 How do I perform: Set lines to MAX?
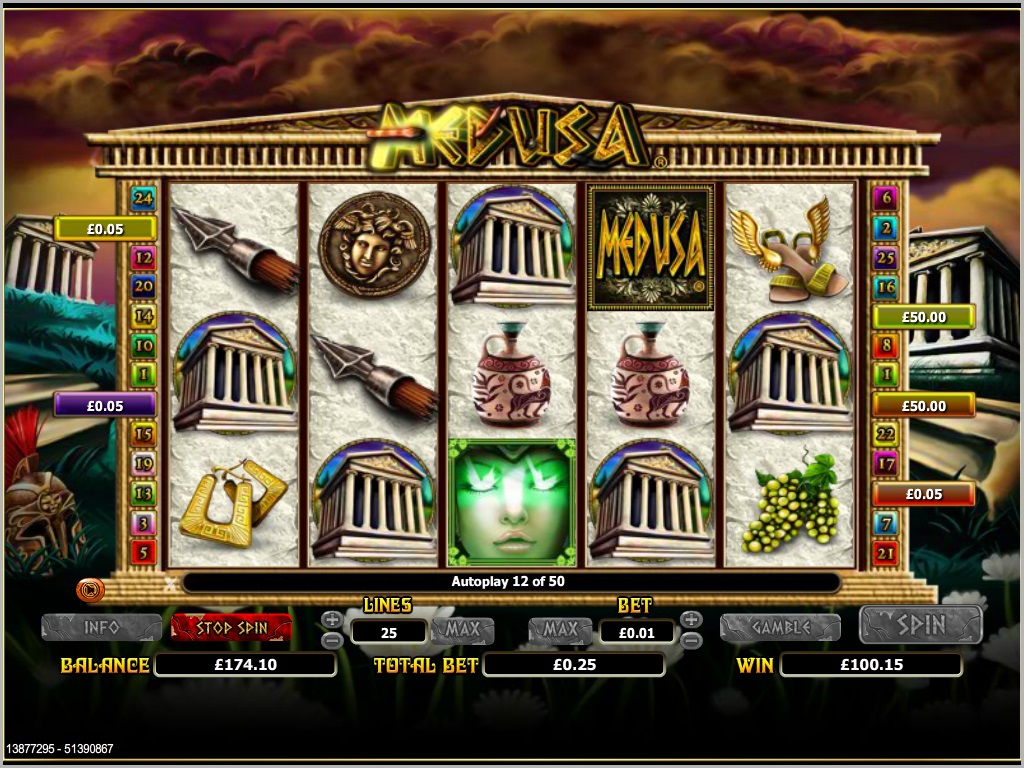(463, 630)
